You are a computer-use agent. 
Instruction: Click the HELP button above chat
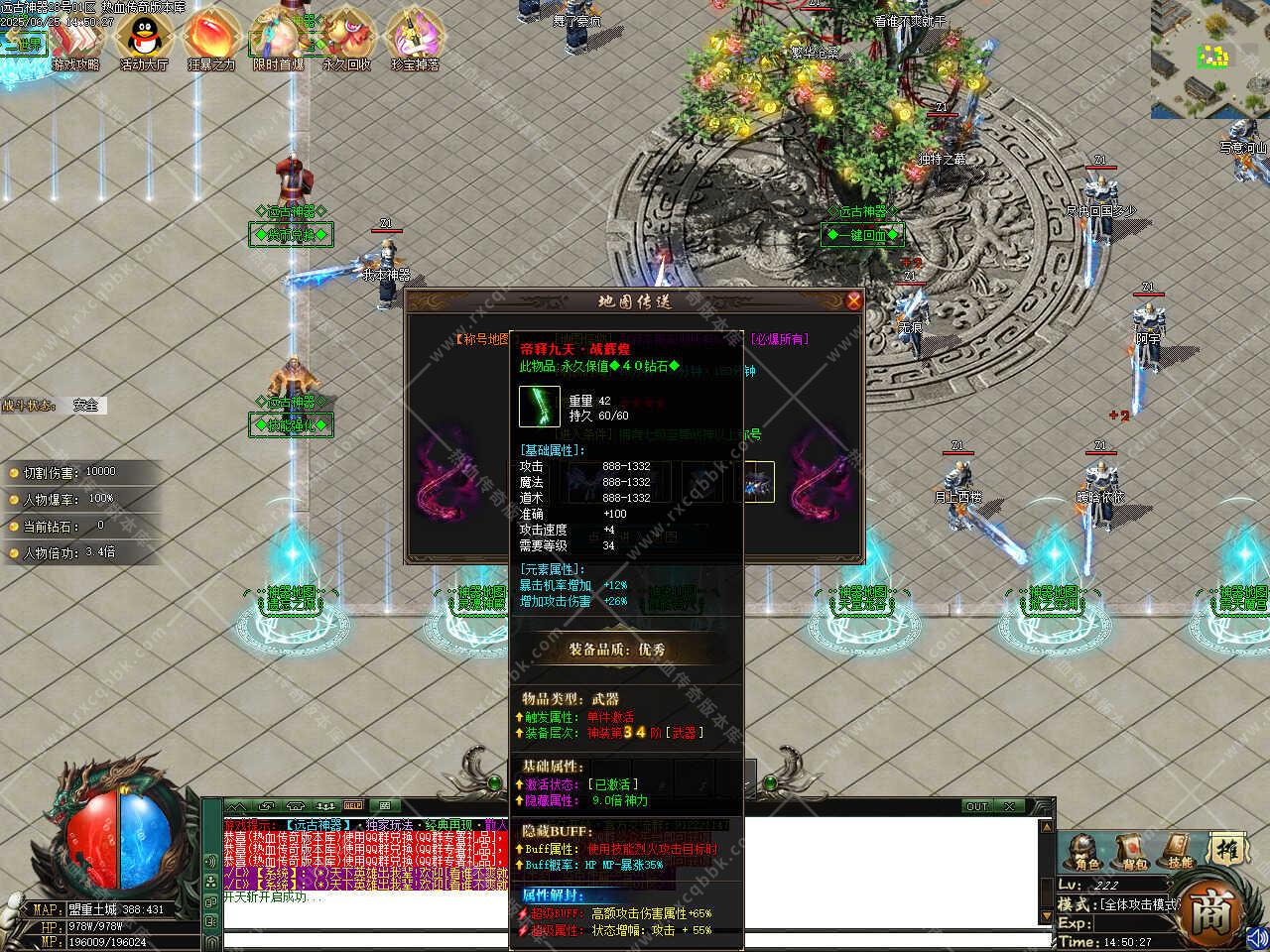tap(353, 805)
